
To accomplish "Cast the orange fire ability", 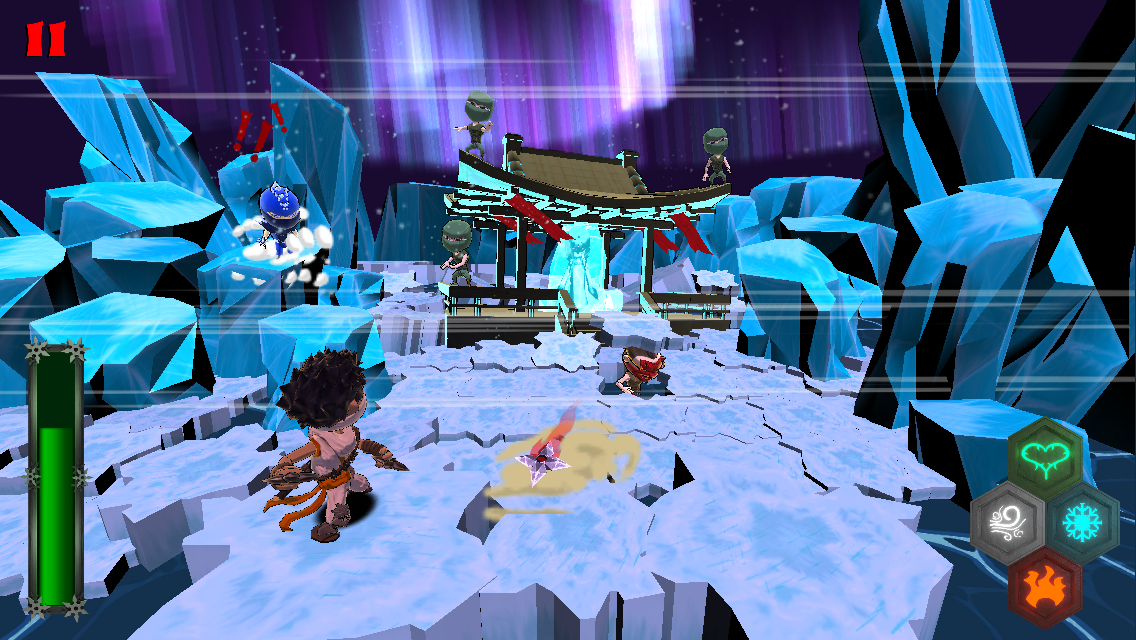I will [x=1045, y=586].
